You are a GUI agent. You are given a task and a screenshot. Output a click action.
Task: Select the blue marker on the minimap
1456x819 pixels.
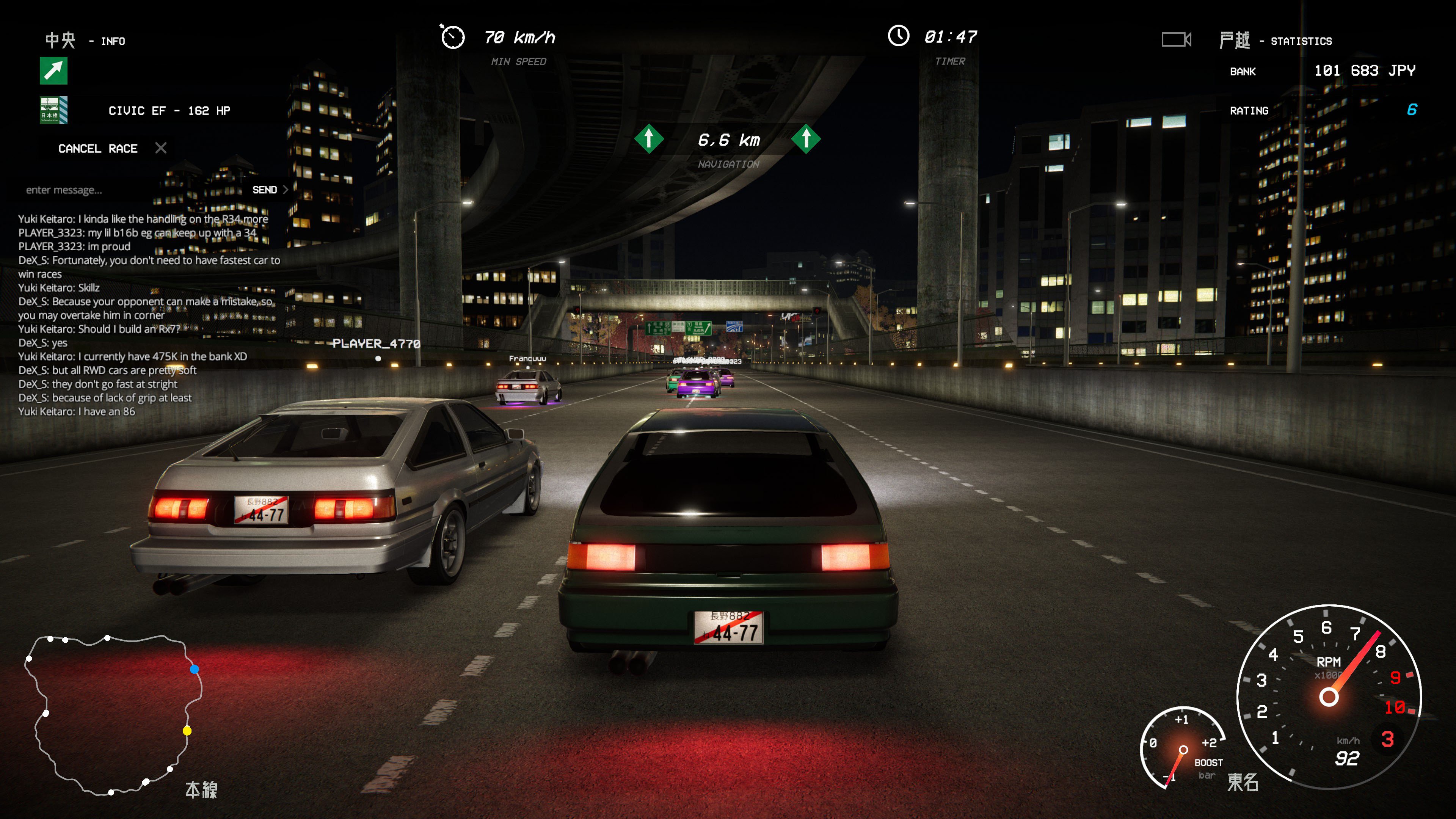[x=195, y=669]
